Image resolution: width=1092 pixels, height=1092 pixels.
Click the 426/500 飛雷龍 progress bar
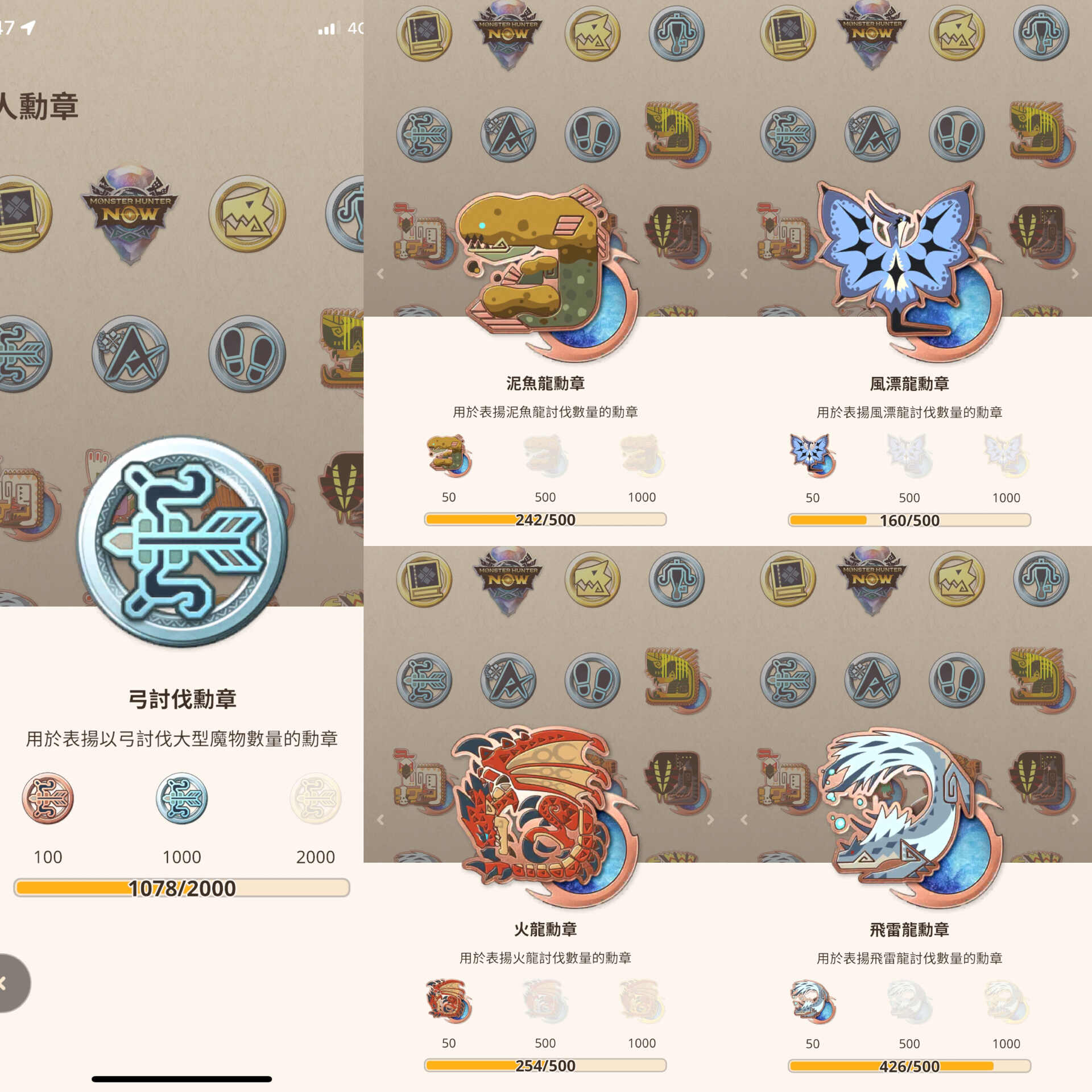coord(909,1065)
